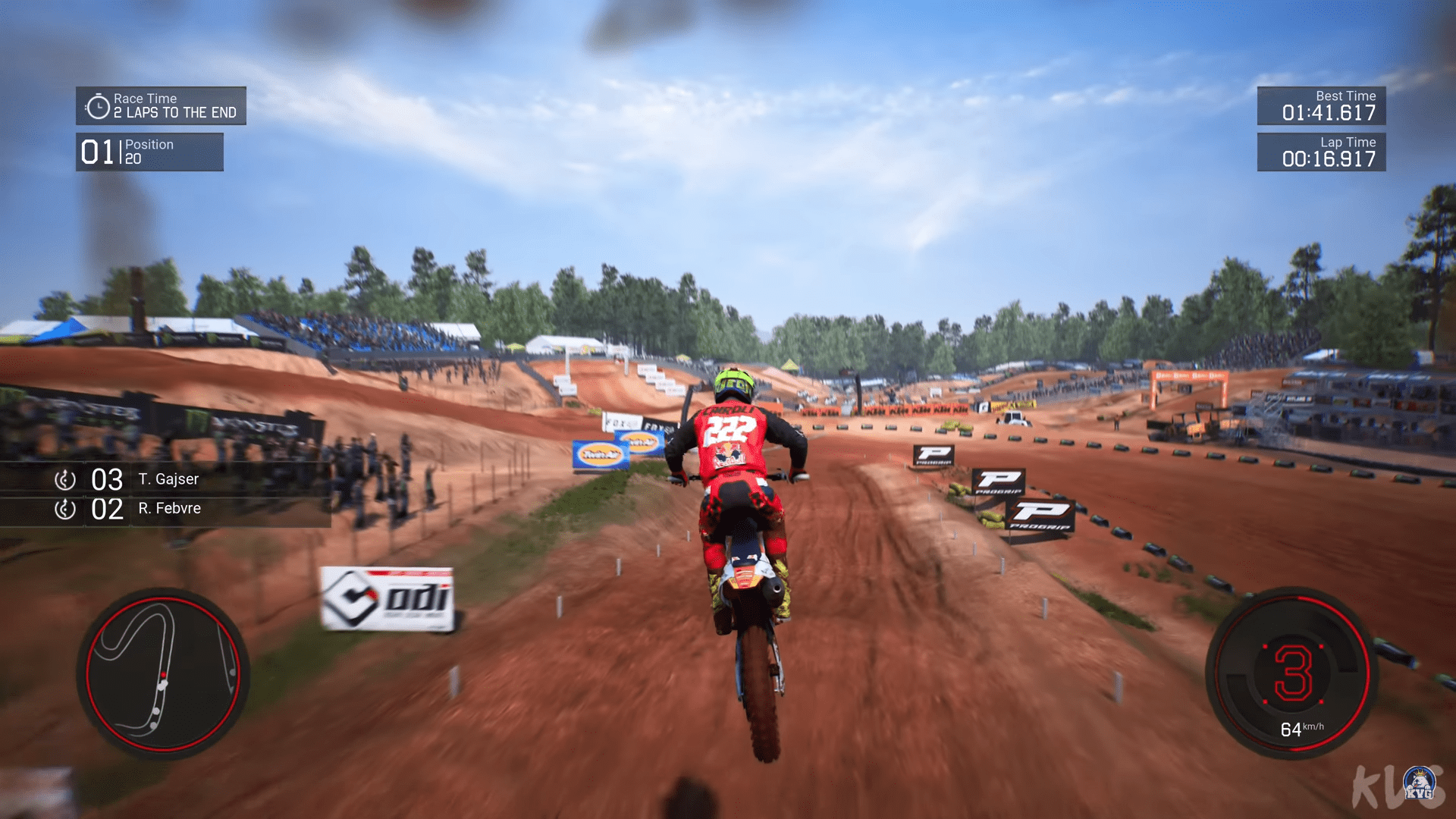Toggle the Race Time HUD panel

(x=162, y=105)
